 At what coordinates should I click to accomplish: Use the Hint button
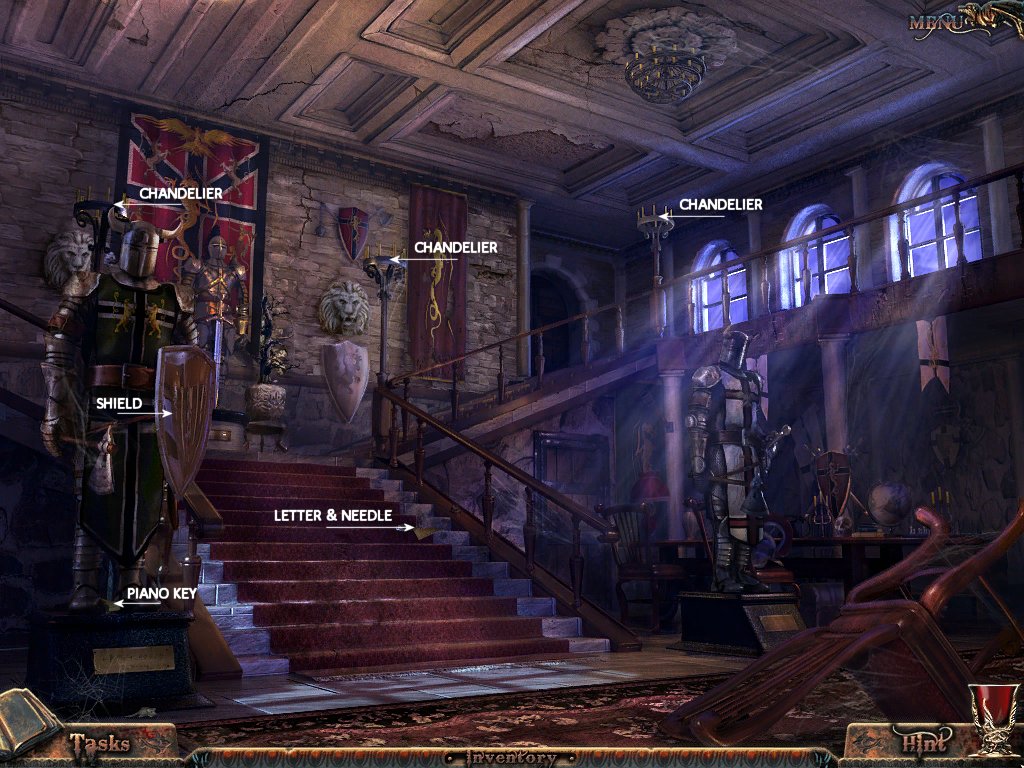(x=923, y=743)
